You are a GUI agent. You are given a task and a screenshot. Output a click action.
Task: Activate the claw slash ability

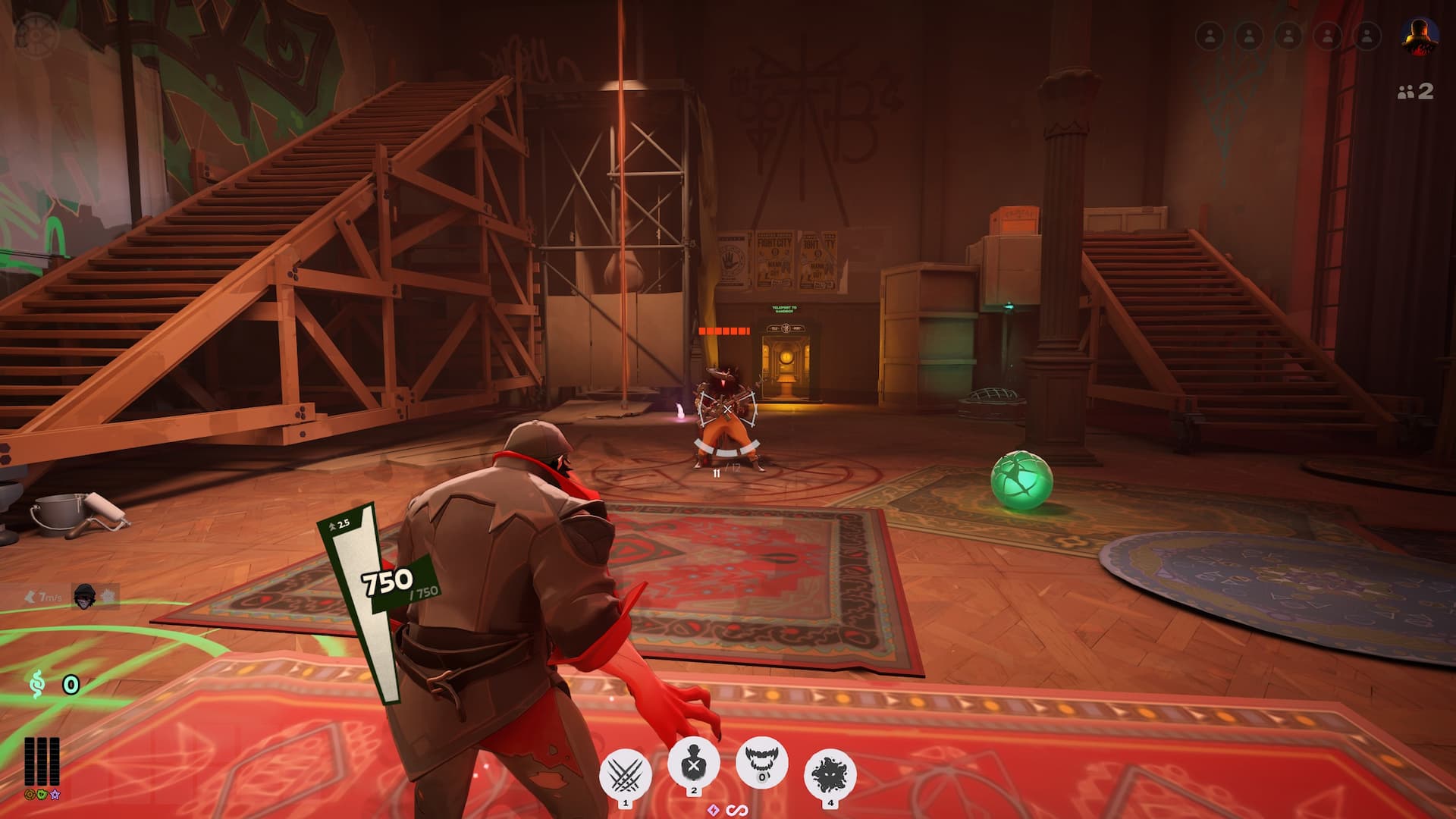click(625, 775)
